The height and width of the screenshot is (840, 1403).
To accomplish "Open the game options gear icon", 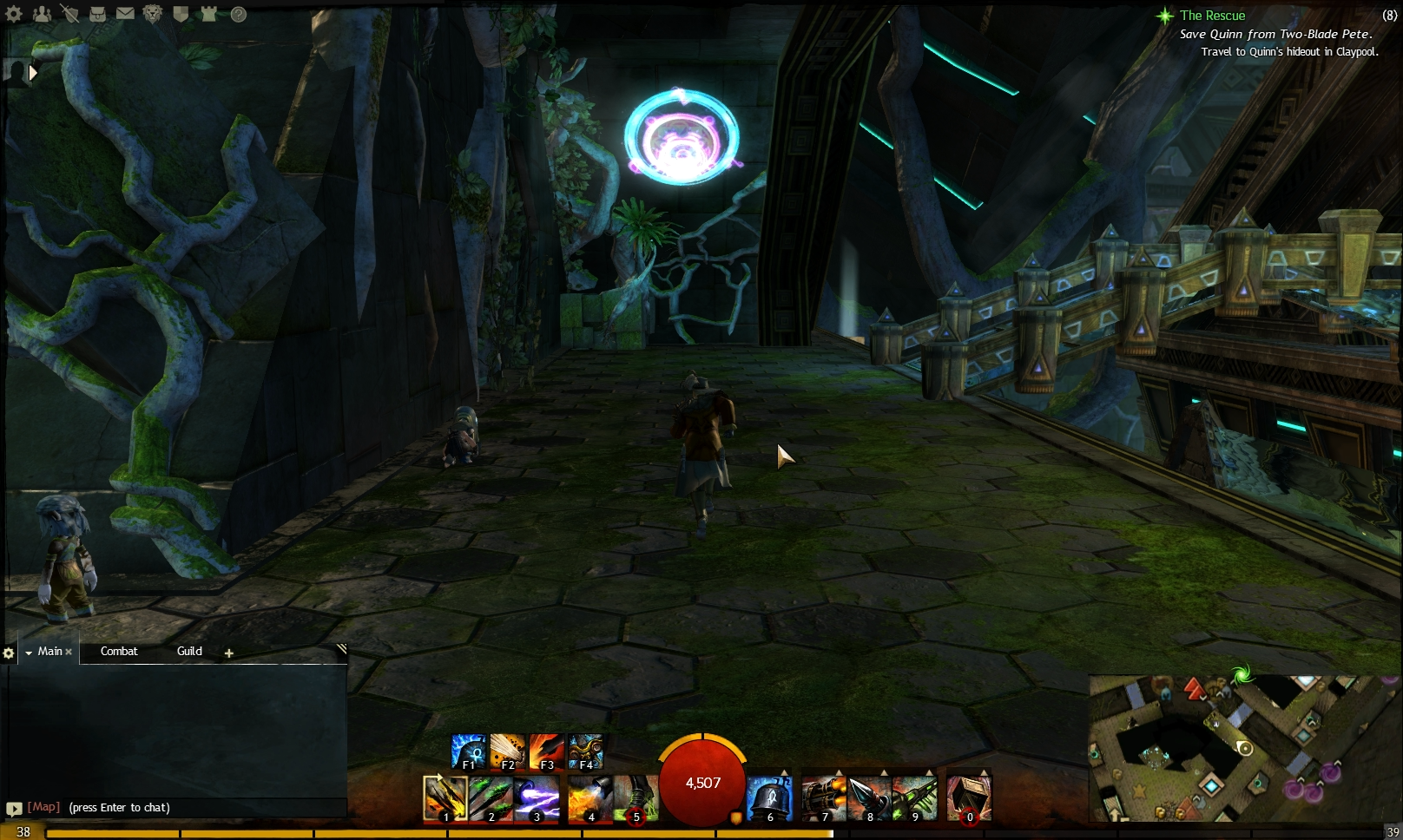I will 14,13.
